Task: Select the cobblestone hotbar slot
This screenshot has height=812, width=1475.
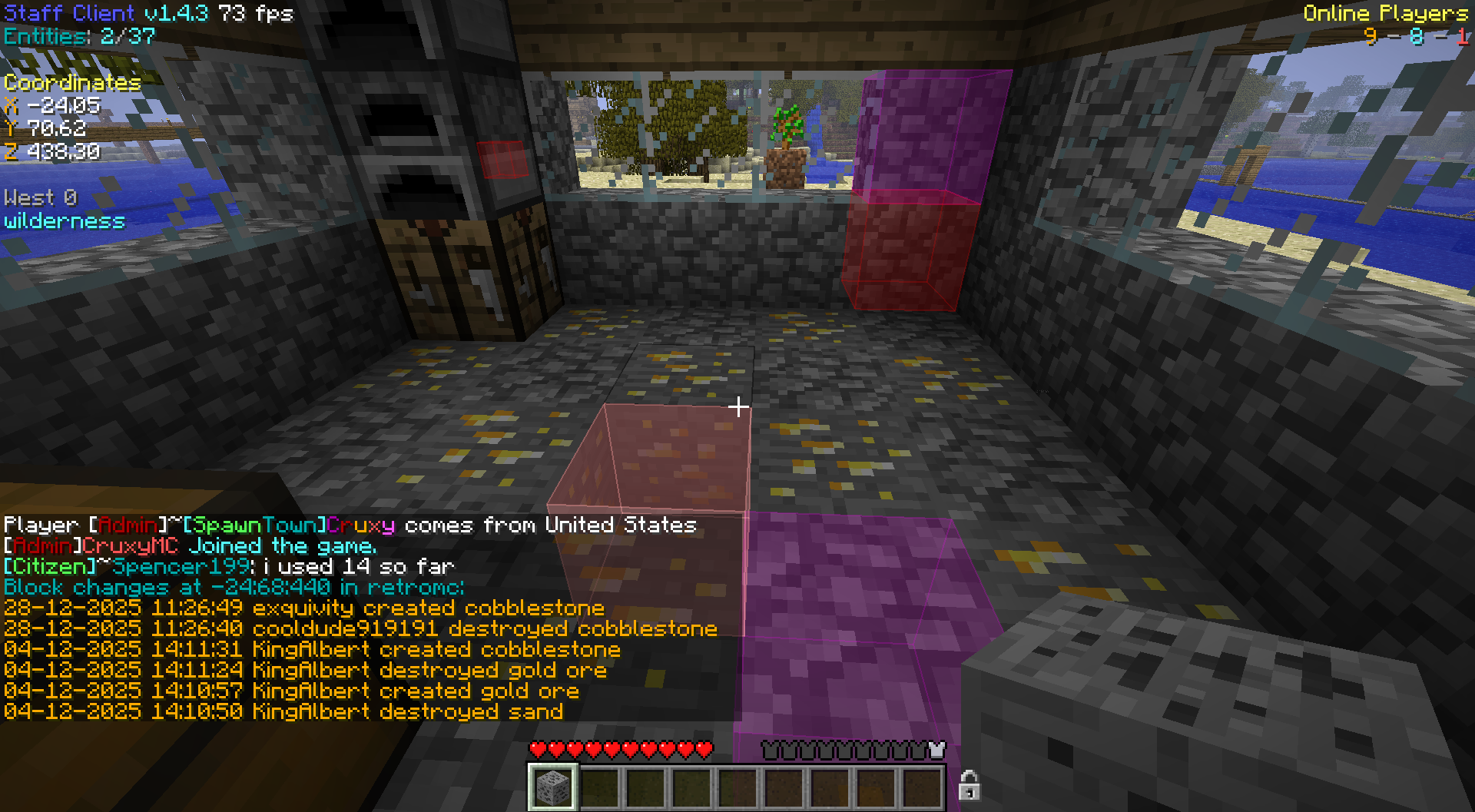Action: 552,787
